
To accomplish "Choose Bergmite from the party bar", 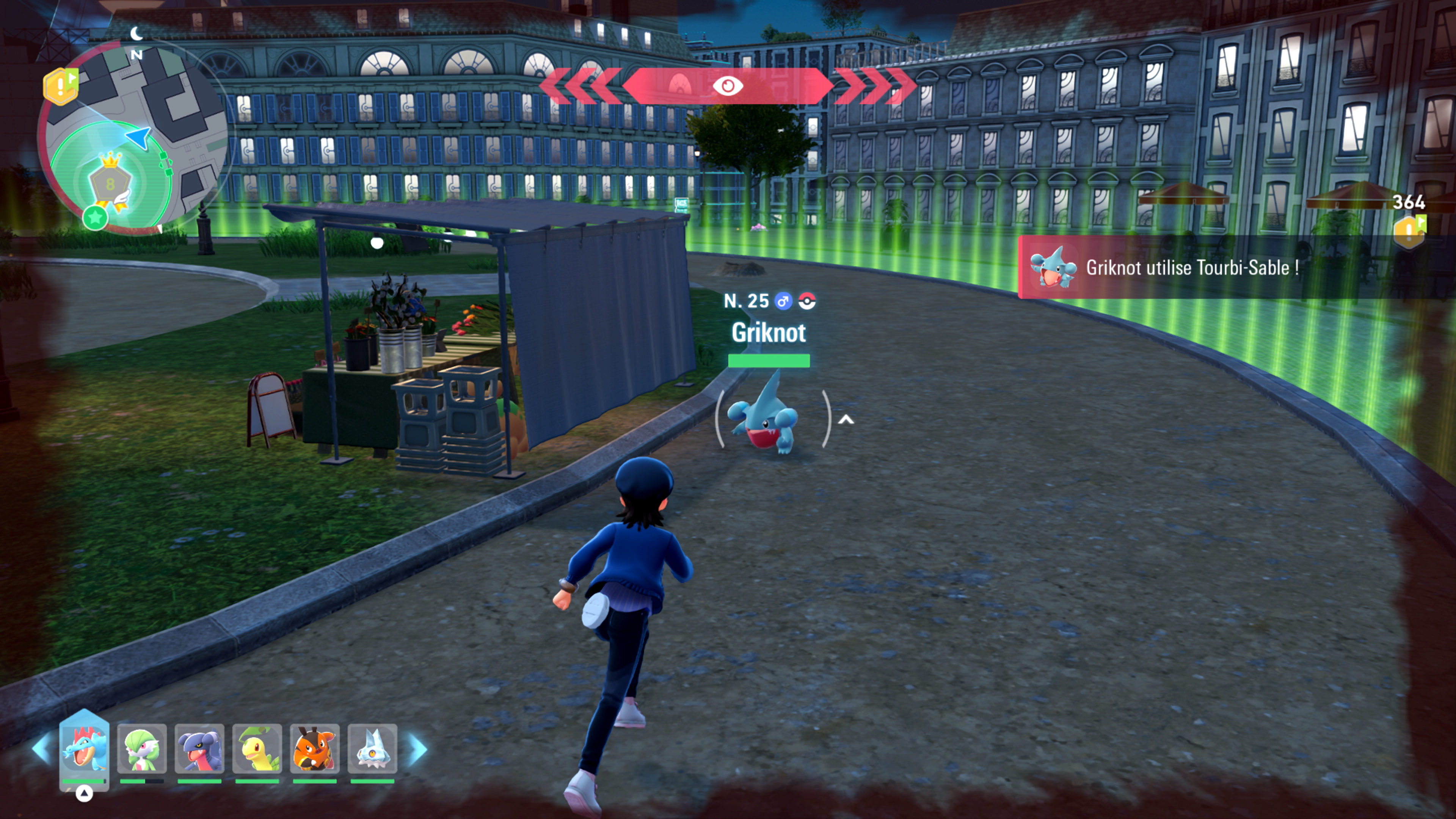I will 372,748.
